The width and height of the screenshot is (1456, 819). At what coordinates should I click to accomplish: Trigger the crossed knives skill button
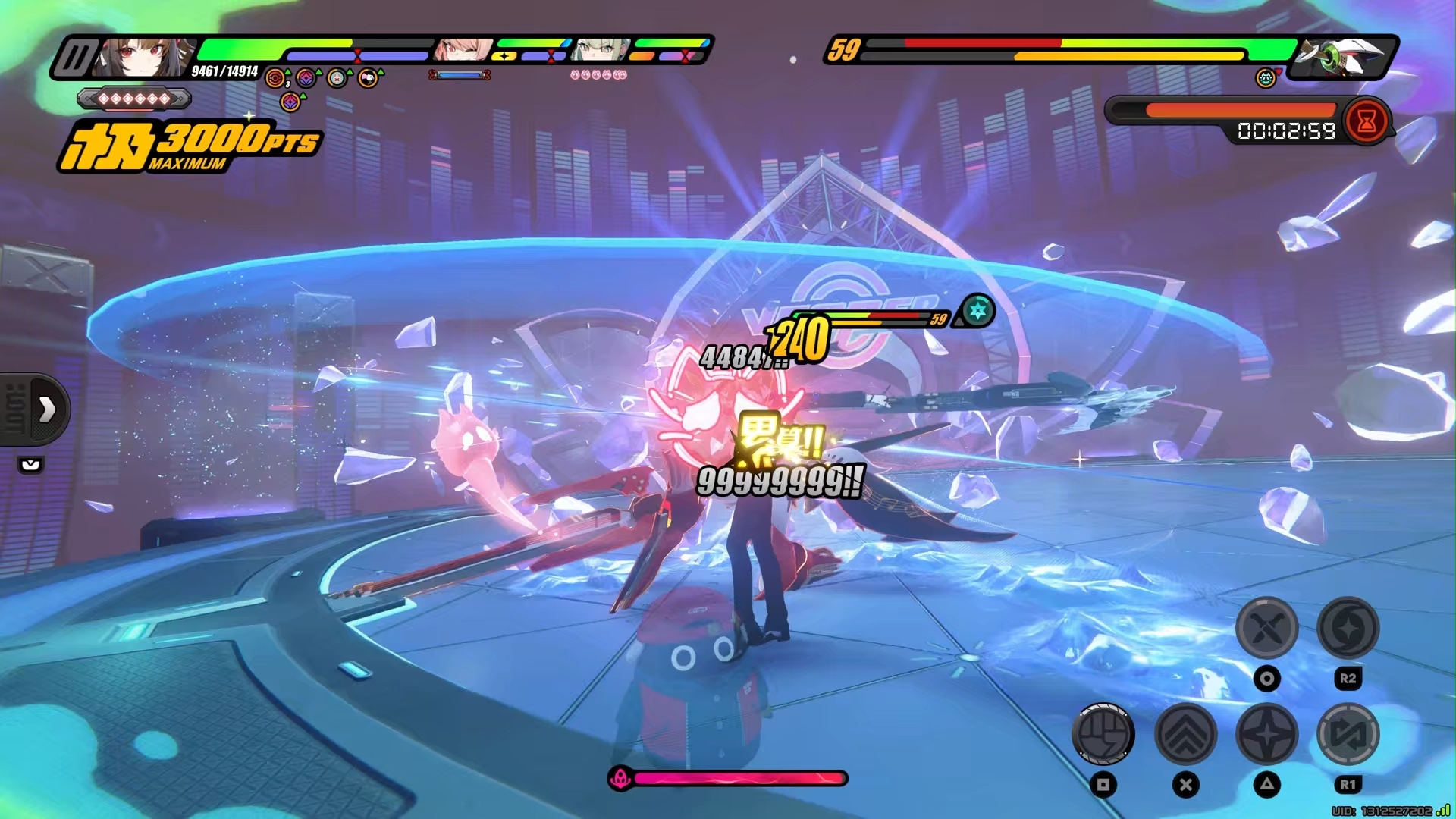point(1266,628)
